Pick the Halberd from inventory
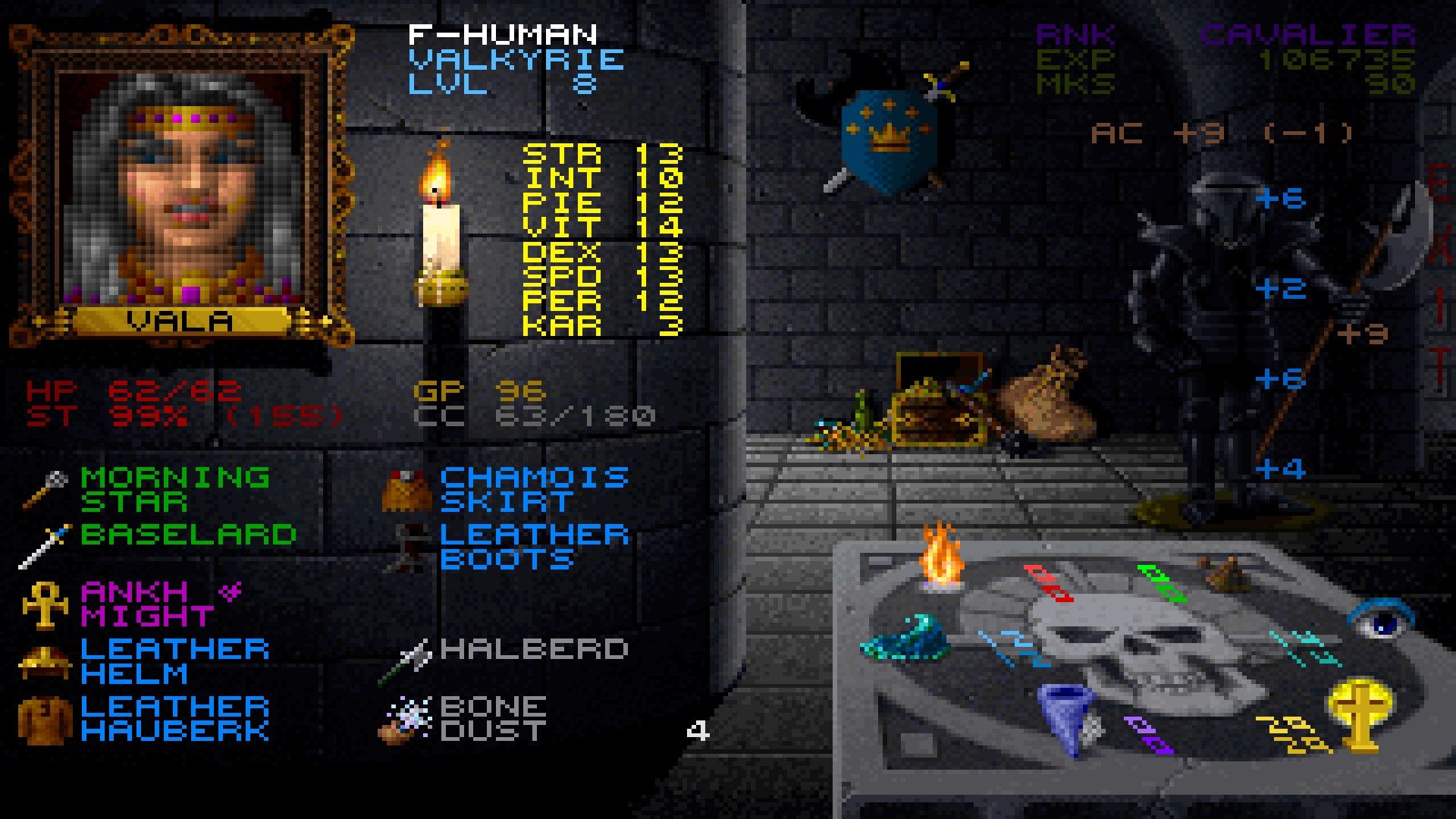Image resolution: width=1456 pixels, height=819 pixels. click(534, 650)
